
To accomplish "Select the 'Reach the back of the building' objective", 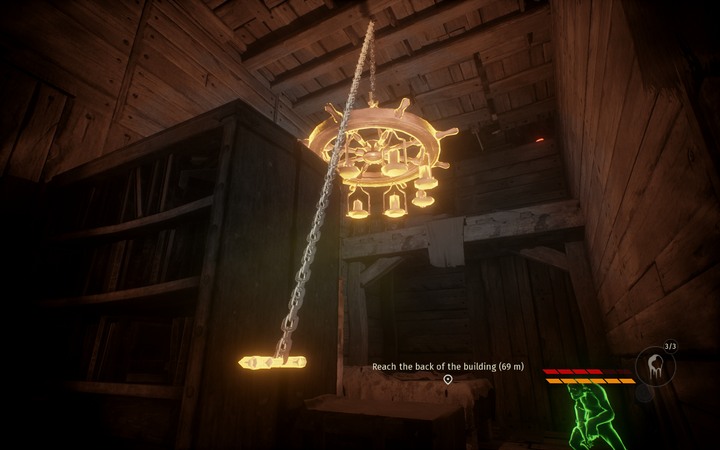I will click(447, 366).
